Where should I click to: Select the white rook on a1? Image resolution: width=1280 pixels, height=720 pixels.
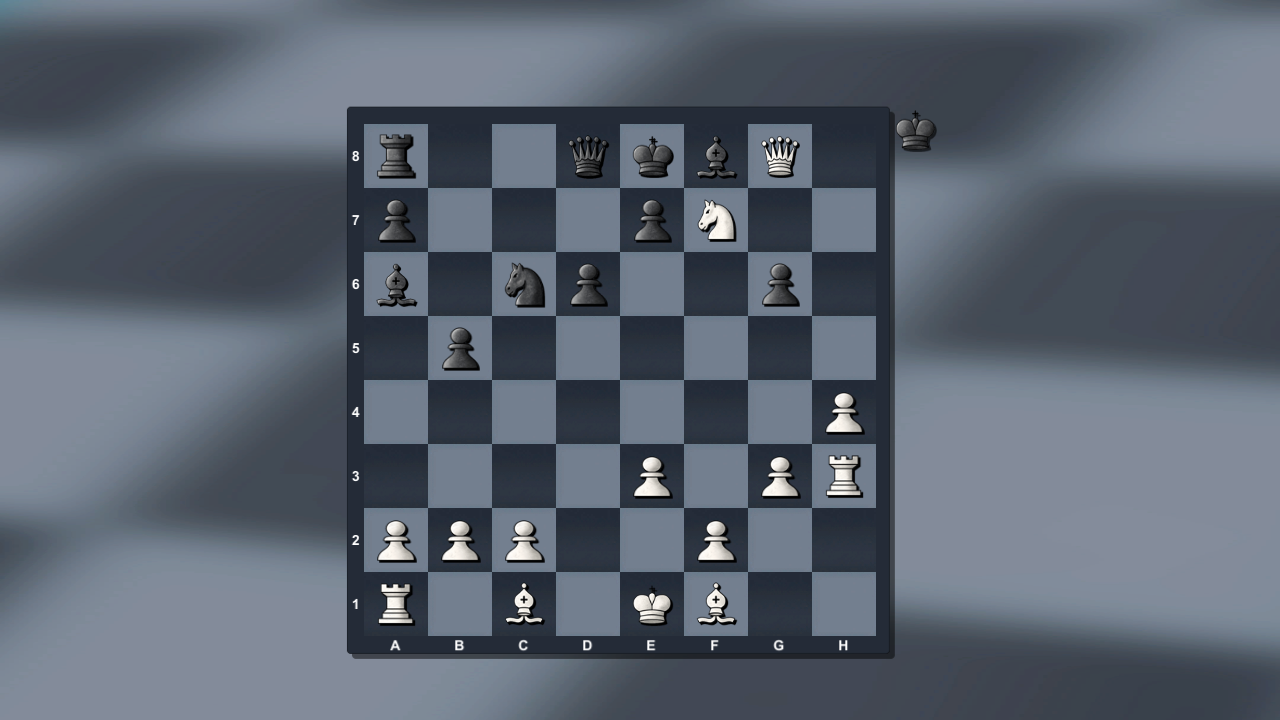(396, 603)
